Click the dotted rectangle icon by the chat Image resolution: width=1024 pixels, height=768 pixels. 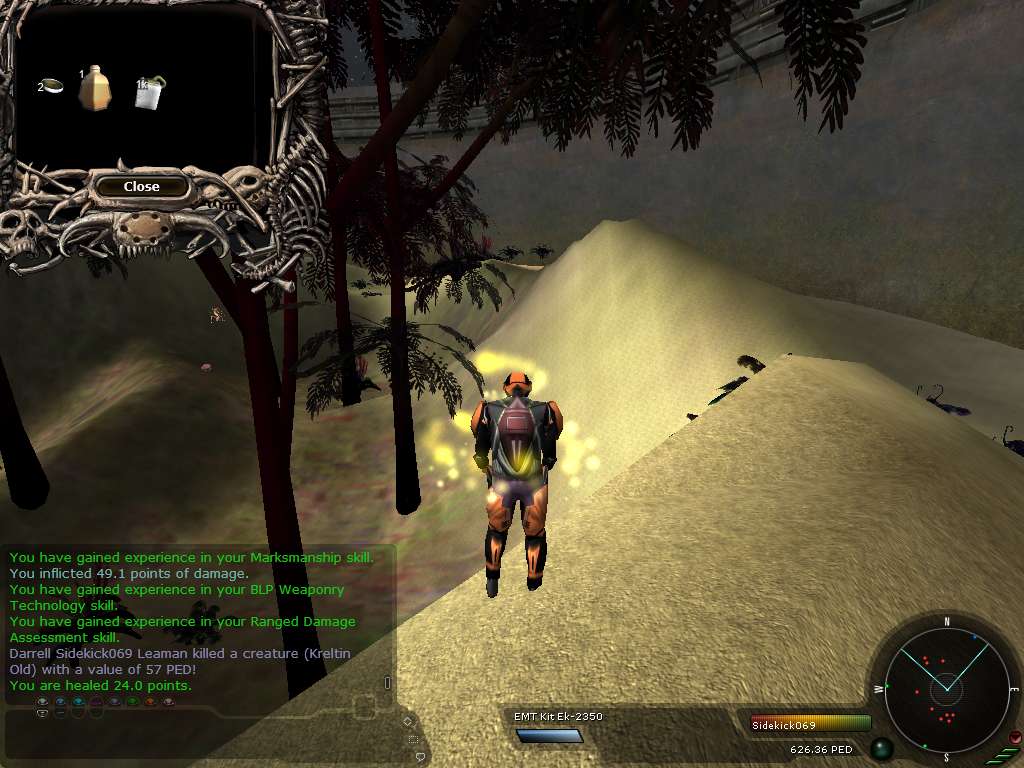point(413,738)
